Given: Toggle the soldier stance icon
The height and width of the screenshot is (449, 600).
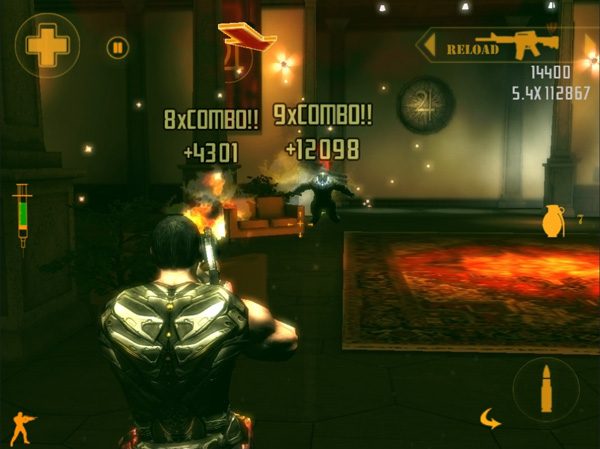Looking at the screenshot, I should (x=22, y=428).
